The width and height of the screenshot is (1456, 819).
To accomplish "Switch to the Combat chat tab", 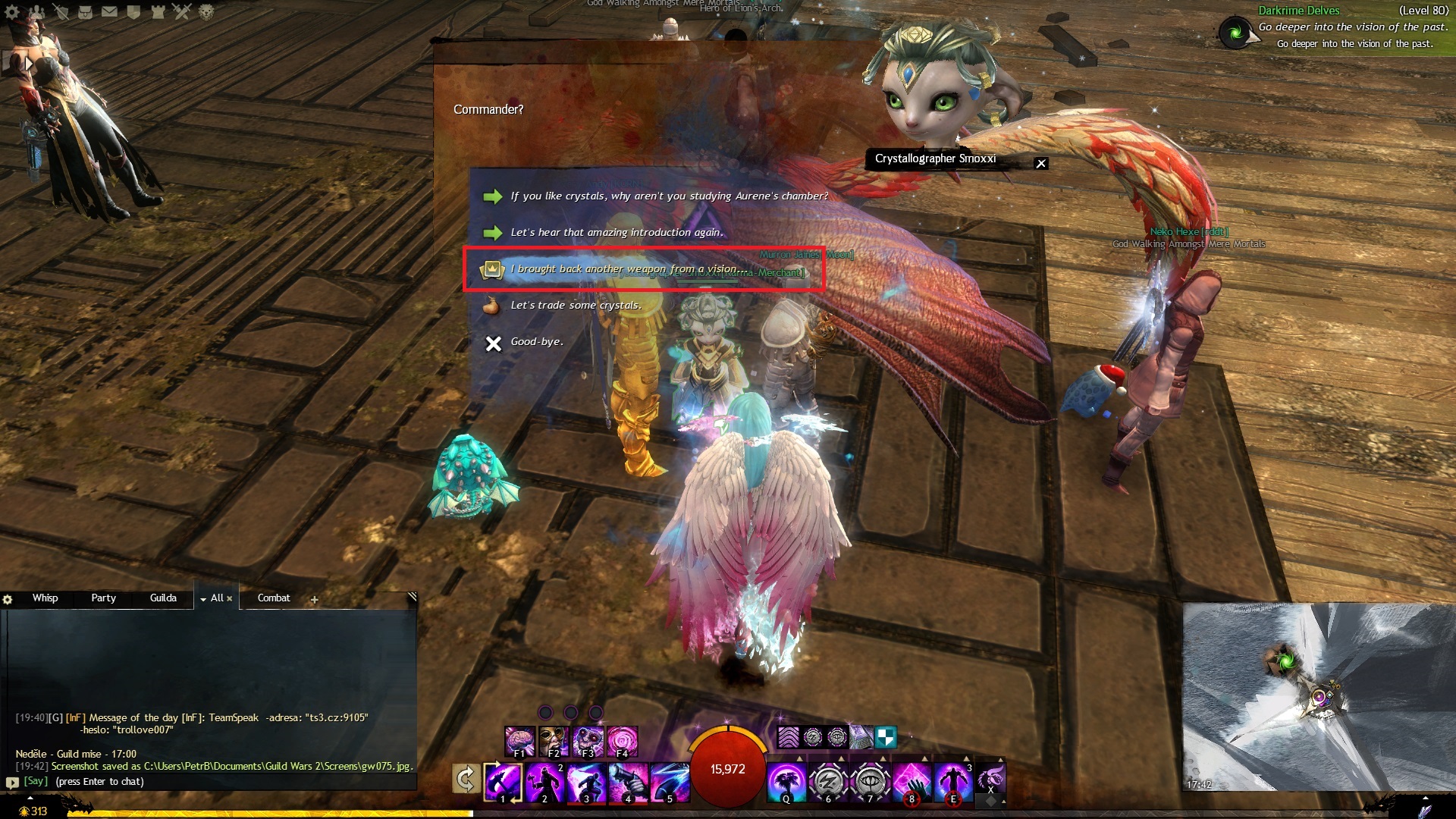I will 274,598.
